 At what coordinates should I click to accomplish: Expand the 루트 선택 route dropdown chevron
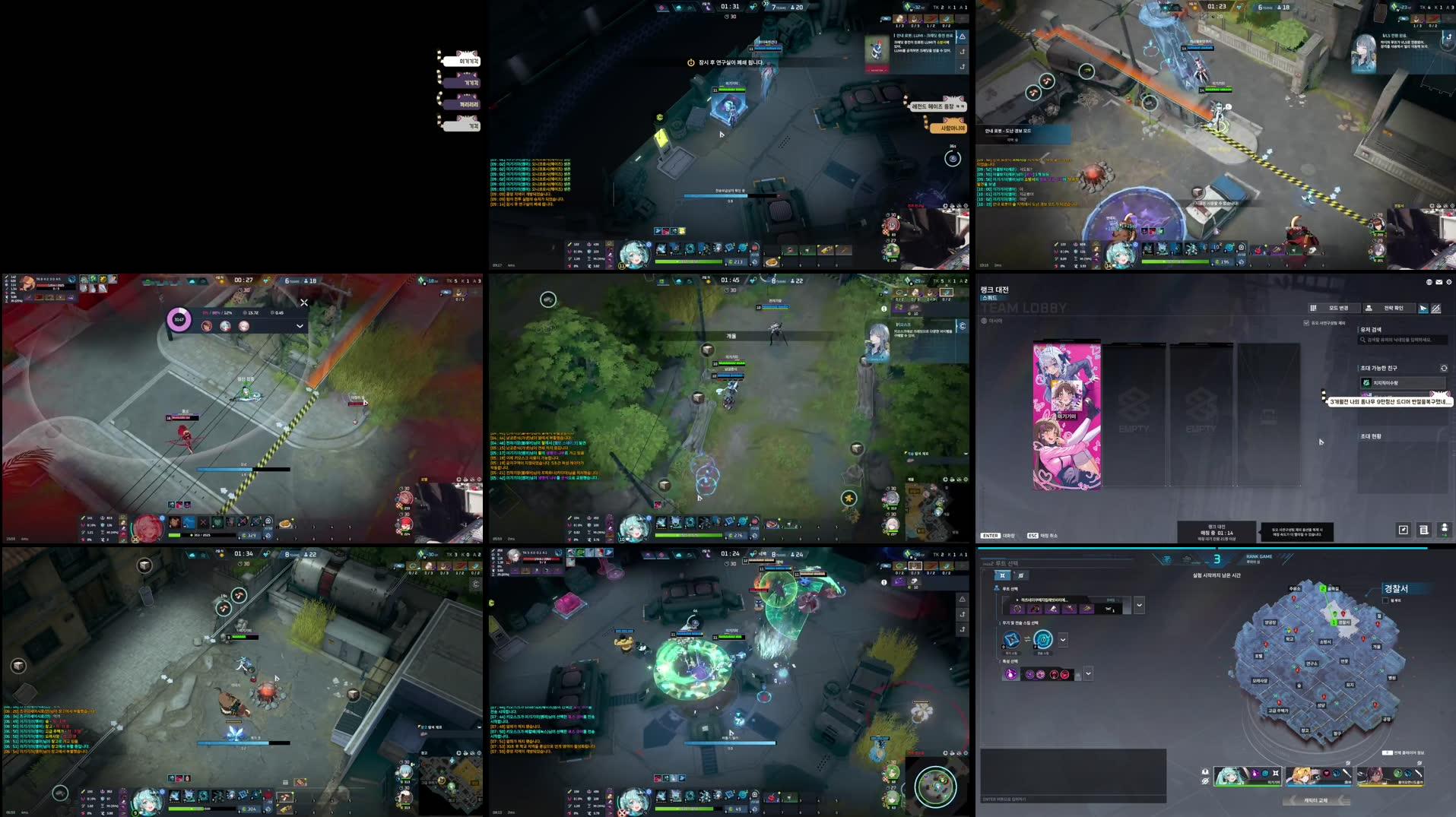point(1140,606)
